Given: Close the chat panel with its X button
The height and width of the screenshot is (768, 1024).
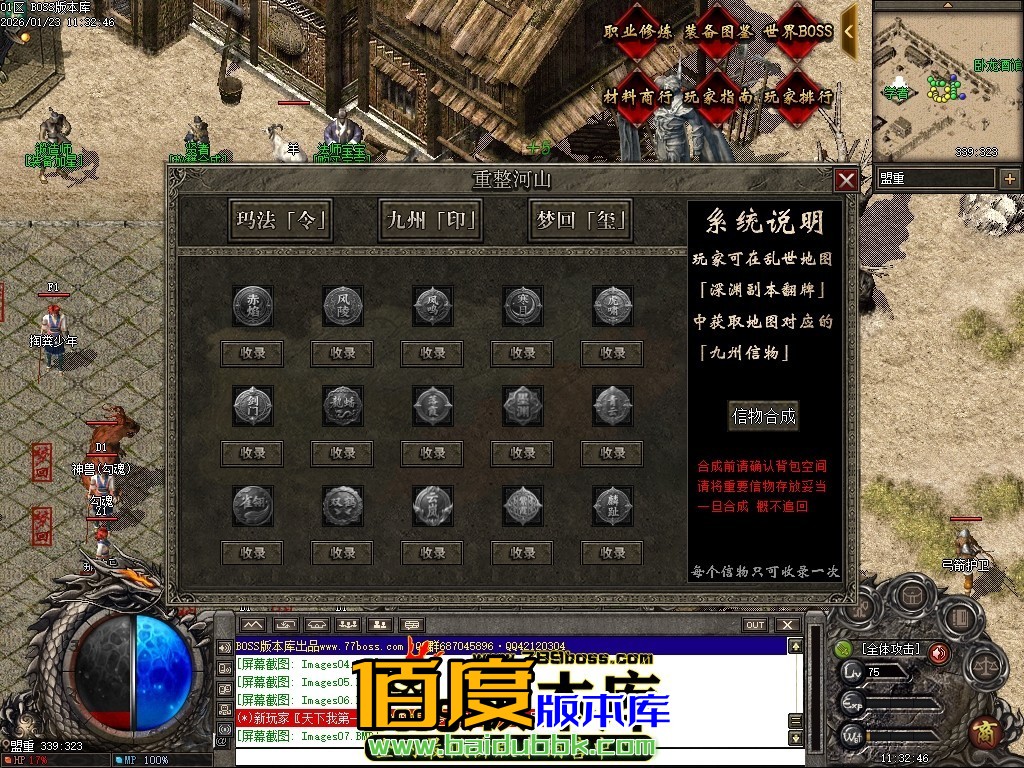Looking at the screenshot, I should pyautogui.click(x=788, y=625).
